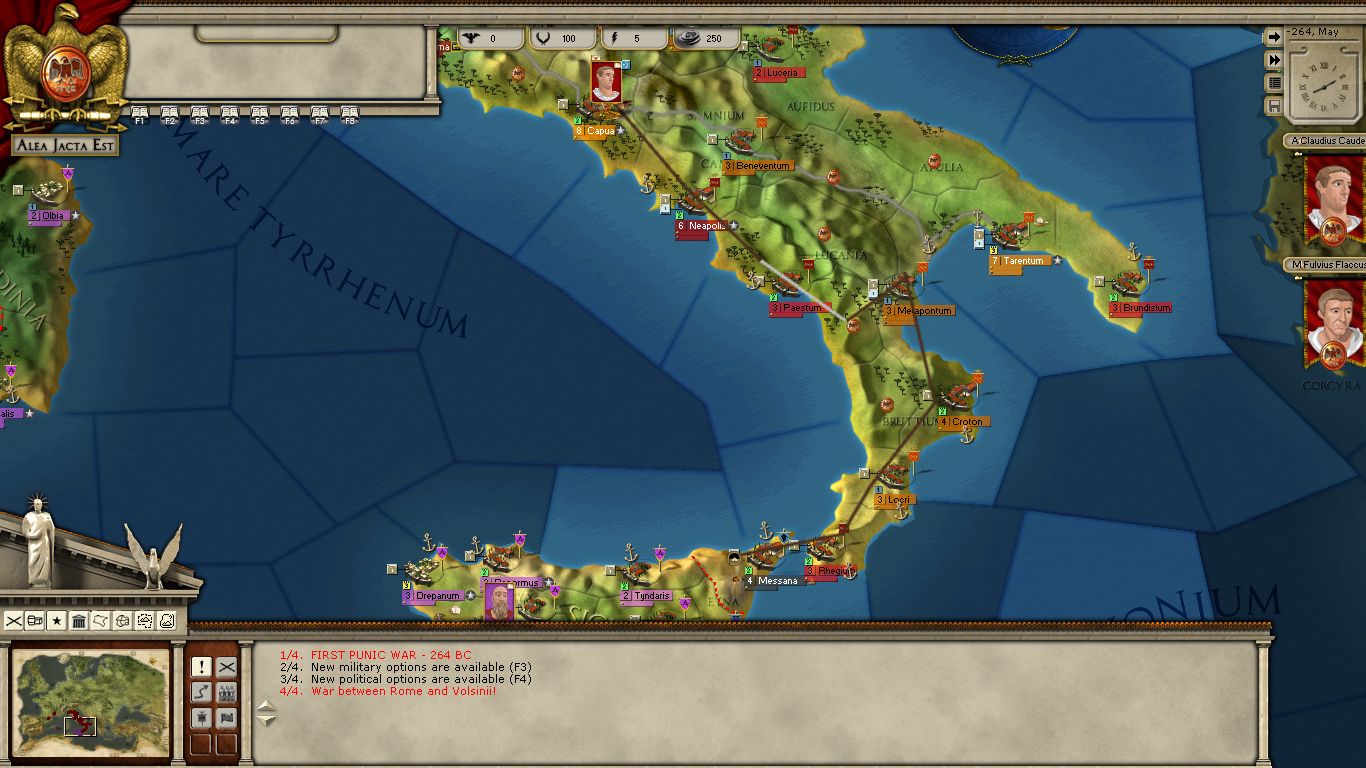This screenshot has height=768, width=1366.
Task: Click the double-arrow fast forward button
Action: [x=1274, y=60]
